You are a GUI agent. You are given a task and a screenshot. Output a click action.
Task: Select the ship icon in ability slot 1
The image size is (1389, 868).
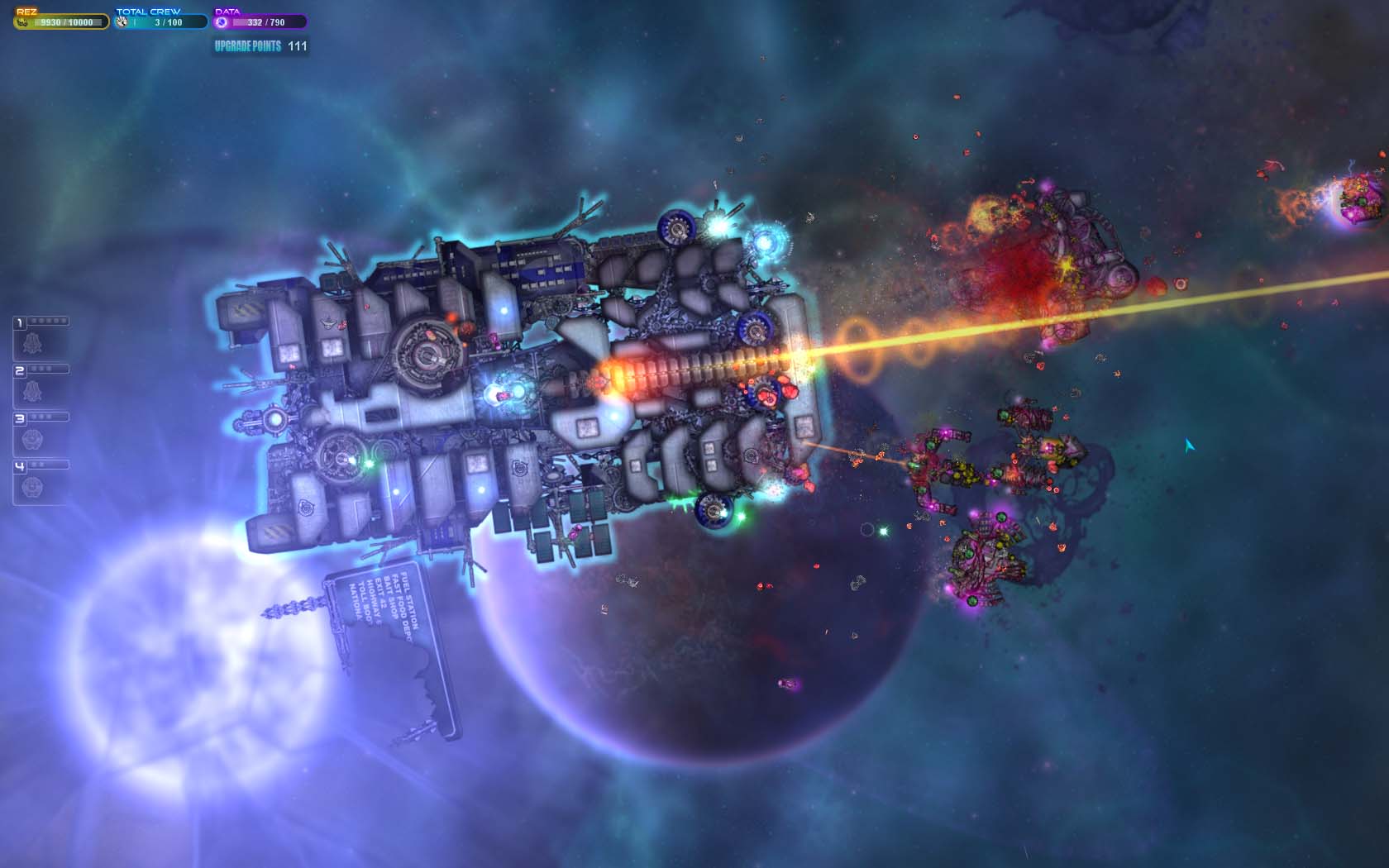(33, 343)
